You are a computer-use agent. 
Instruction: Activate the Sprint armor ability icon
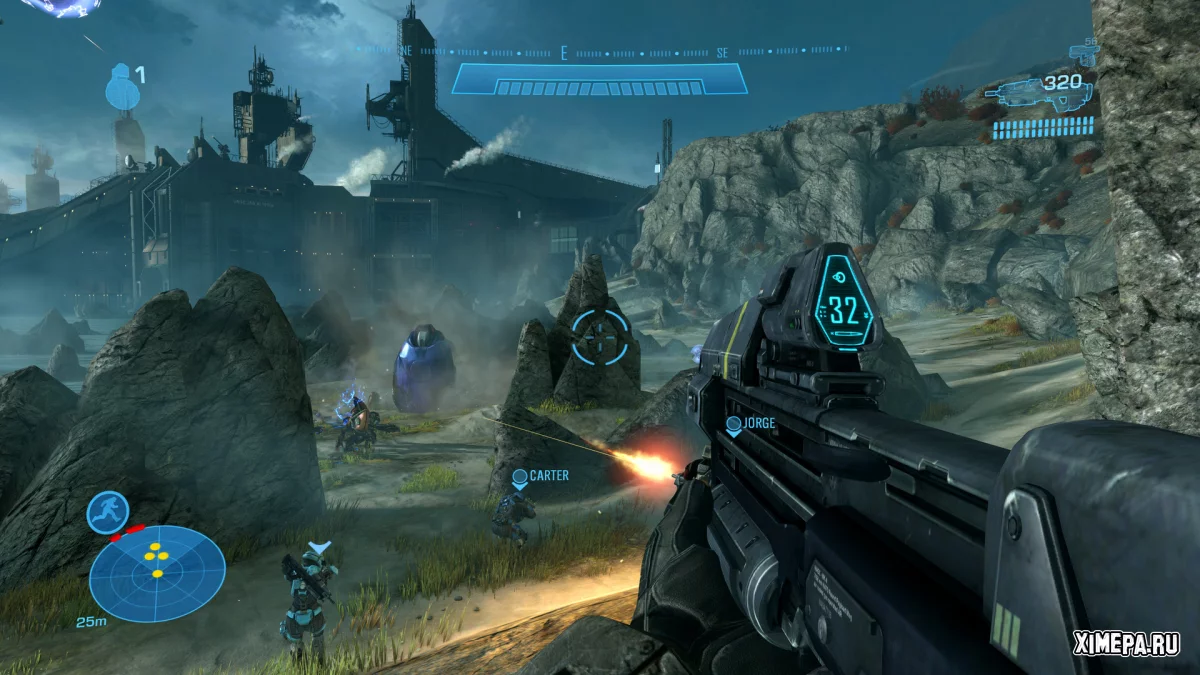point(107,512)
